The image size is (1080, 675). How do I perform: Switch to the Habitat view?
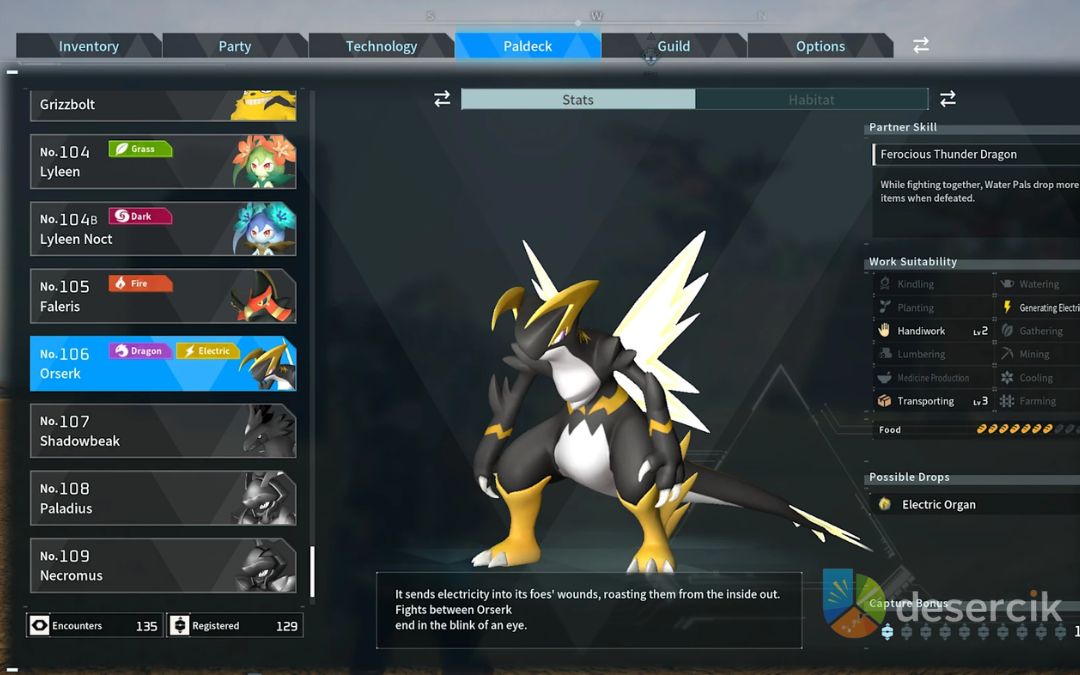pos(811,100)
